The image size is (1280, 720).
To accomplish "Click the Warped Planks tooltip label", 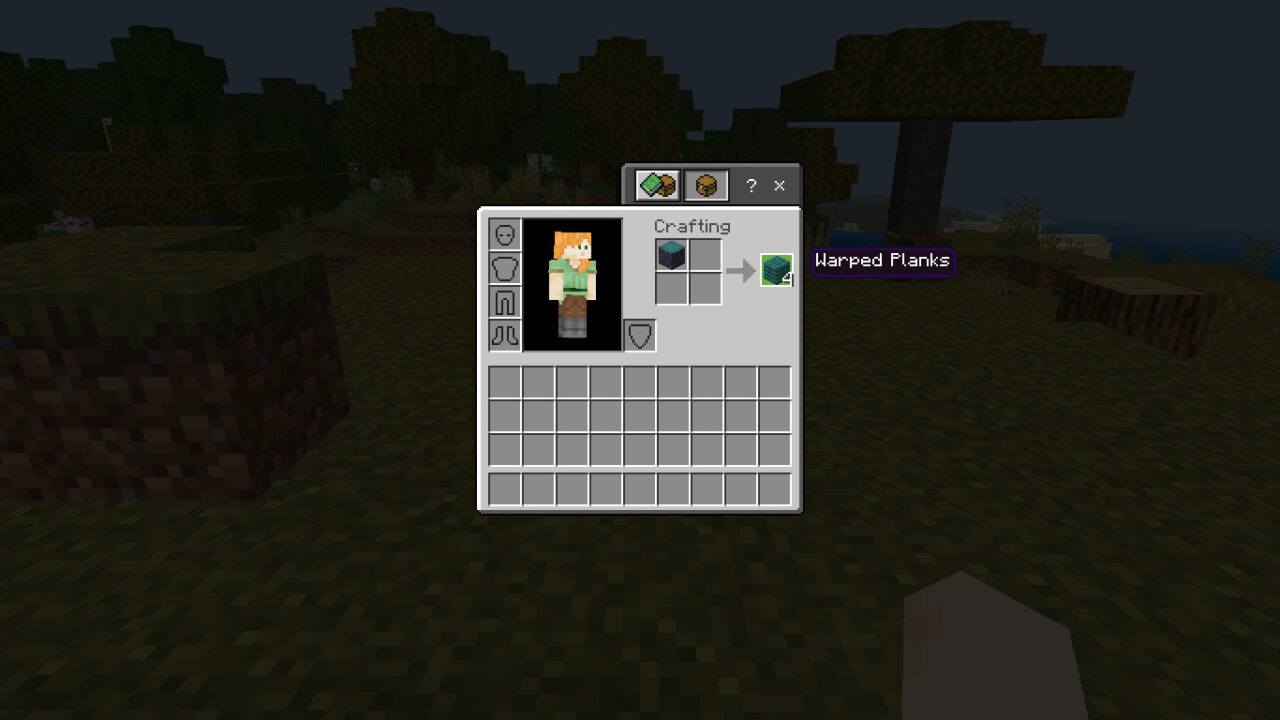I will 882,260.
